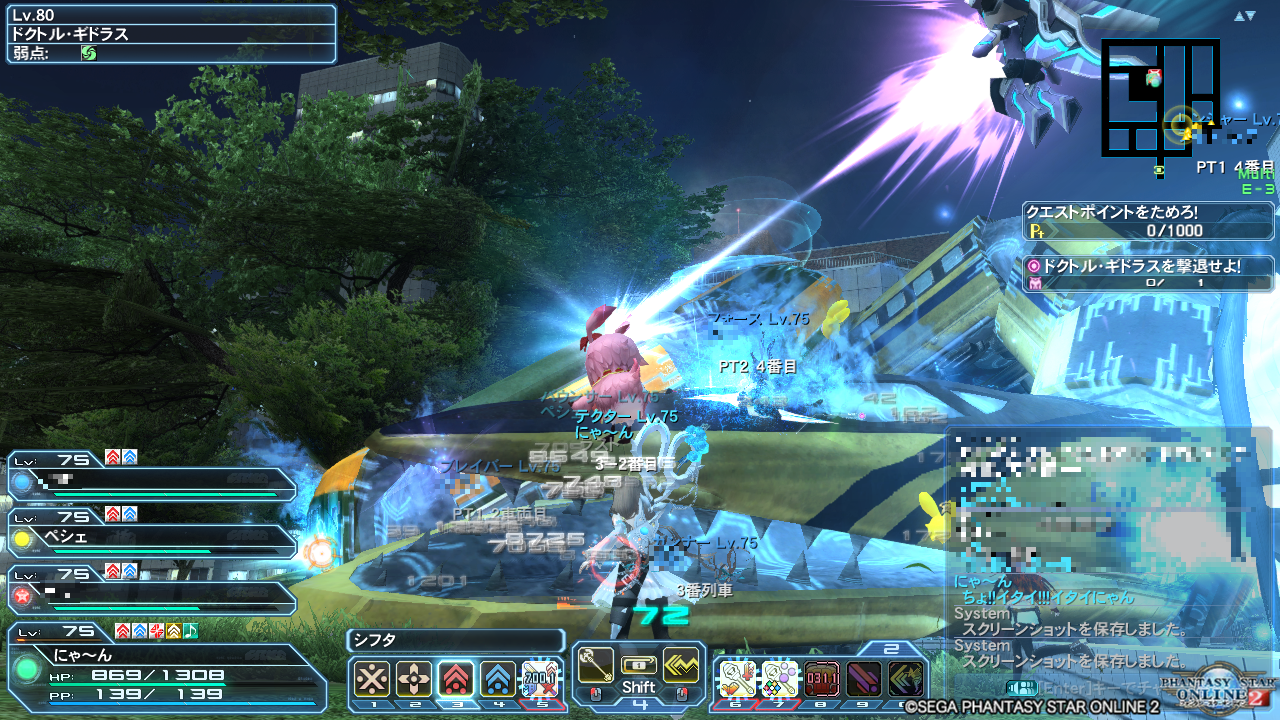Viewport: 1280px width, 720px height.
Task: Select the Doctor Gidoras repel objective
Action: click(x=1149, y=275)
